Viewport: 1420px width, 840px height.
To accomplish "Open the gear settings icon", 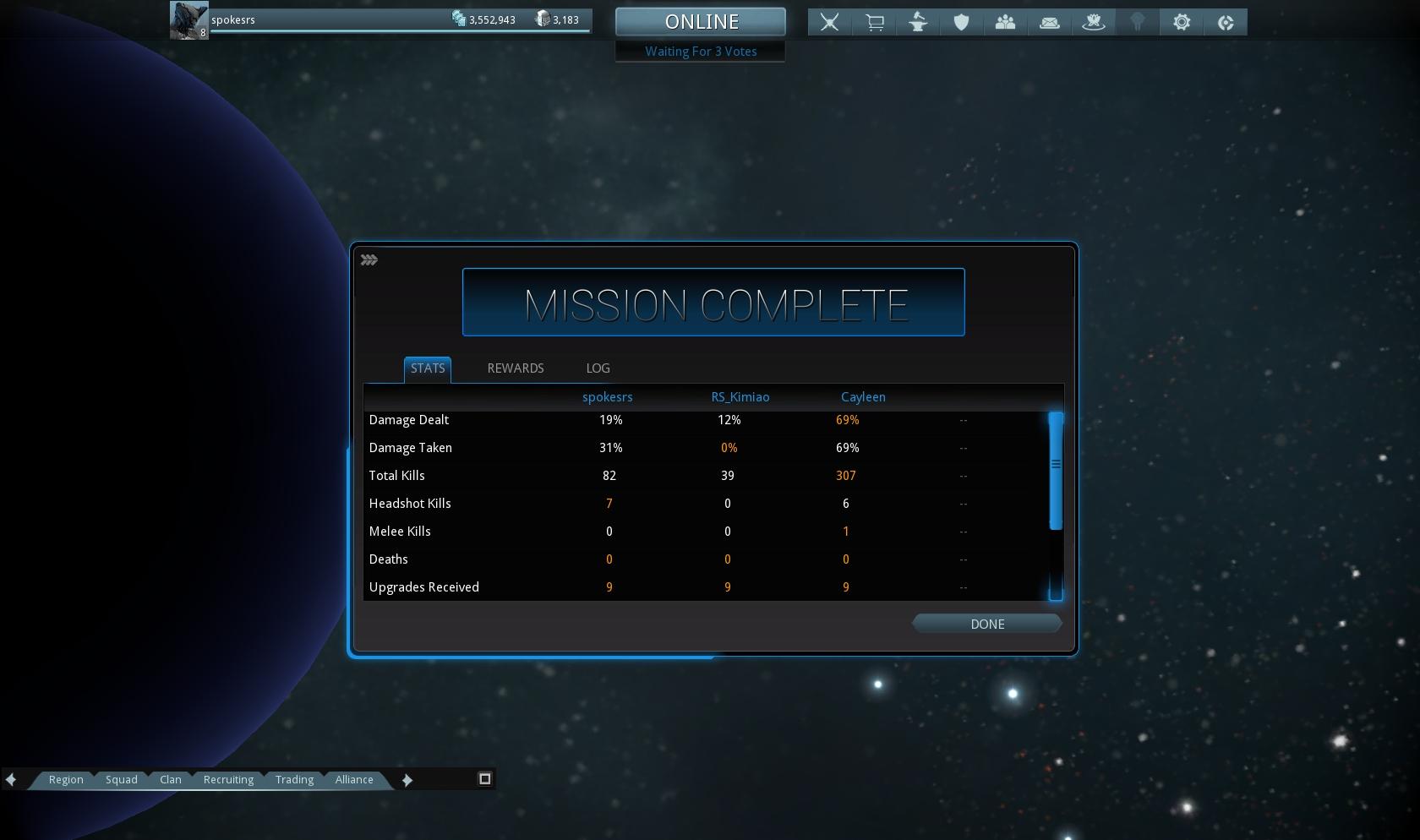I will click(x=1181, y=22).
